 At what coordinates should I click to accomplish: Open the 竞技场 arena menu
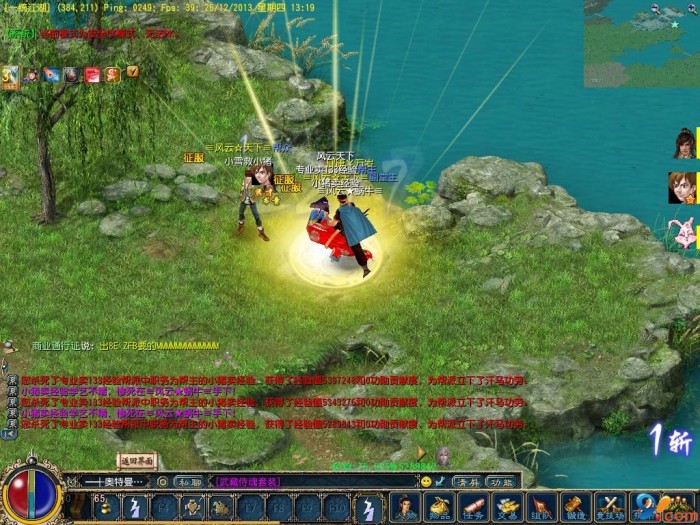[x=611, y=507]
